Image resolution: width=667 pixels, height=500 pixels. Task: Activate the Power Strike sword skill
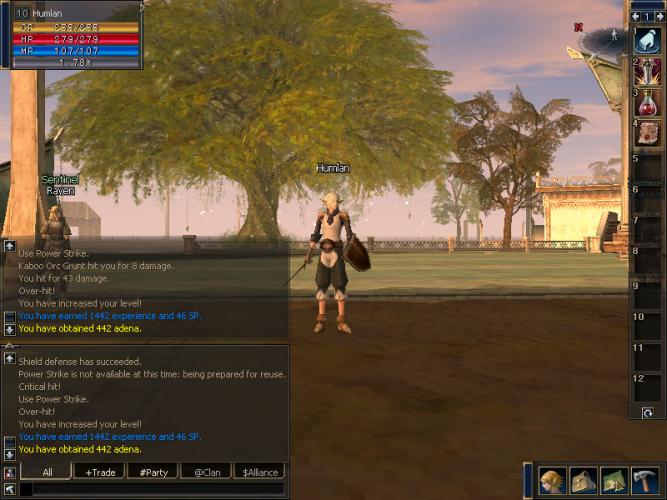(x=646, y=71)
